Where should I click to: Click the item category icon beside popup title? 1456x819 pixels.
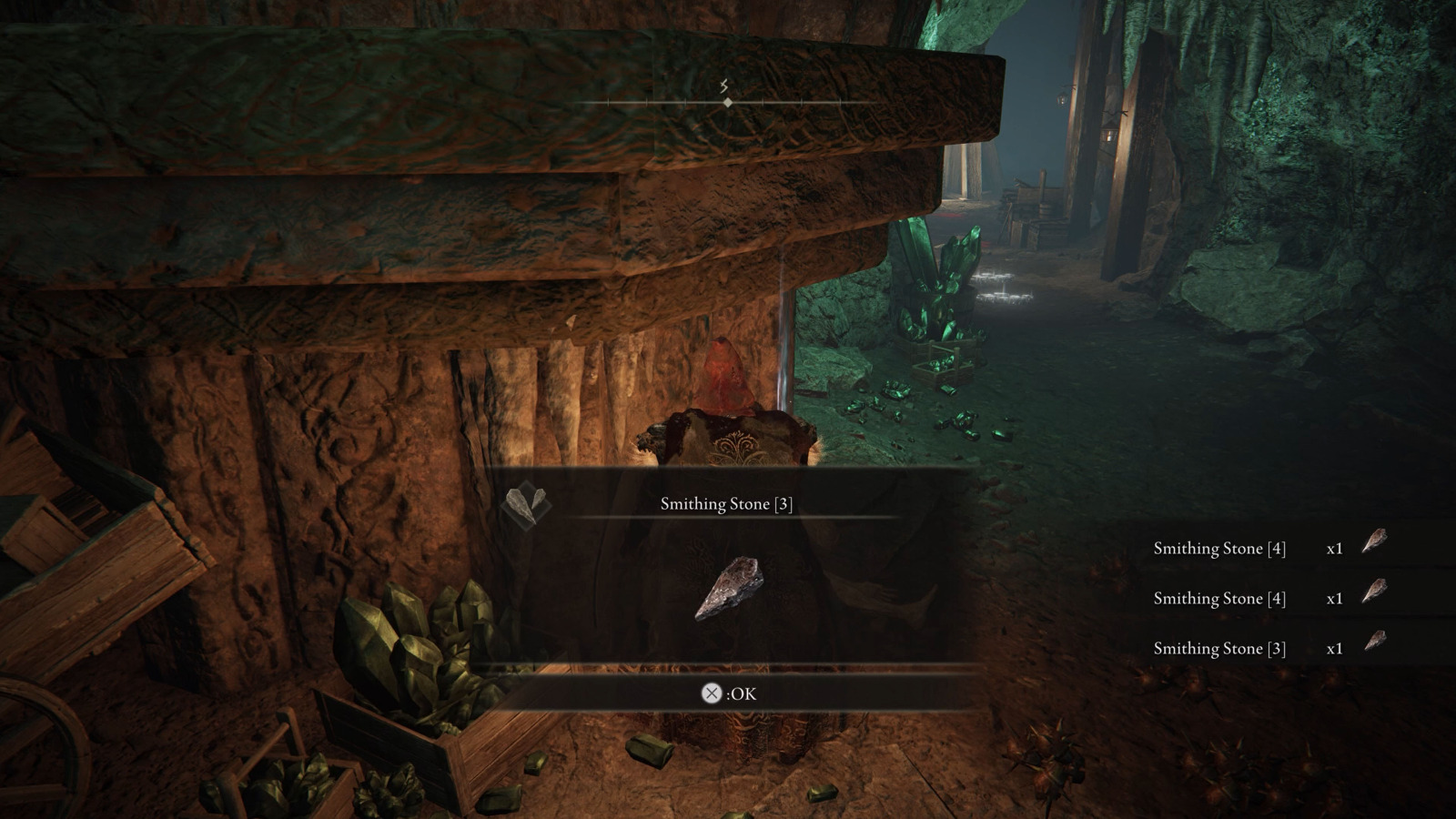click(526, 504)
